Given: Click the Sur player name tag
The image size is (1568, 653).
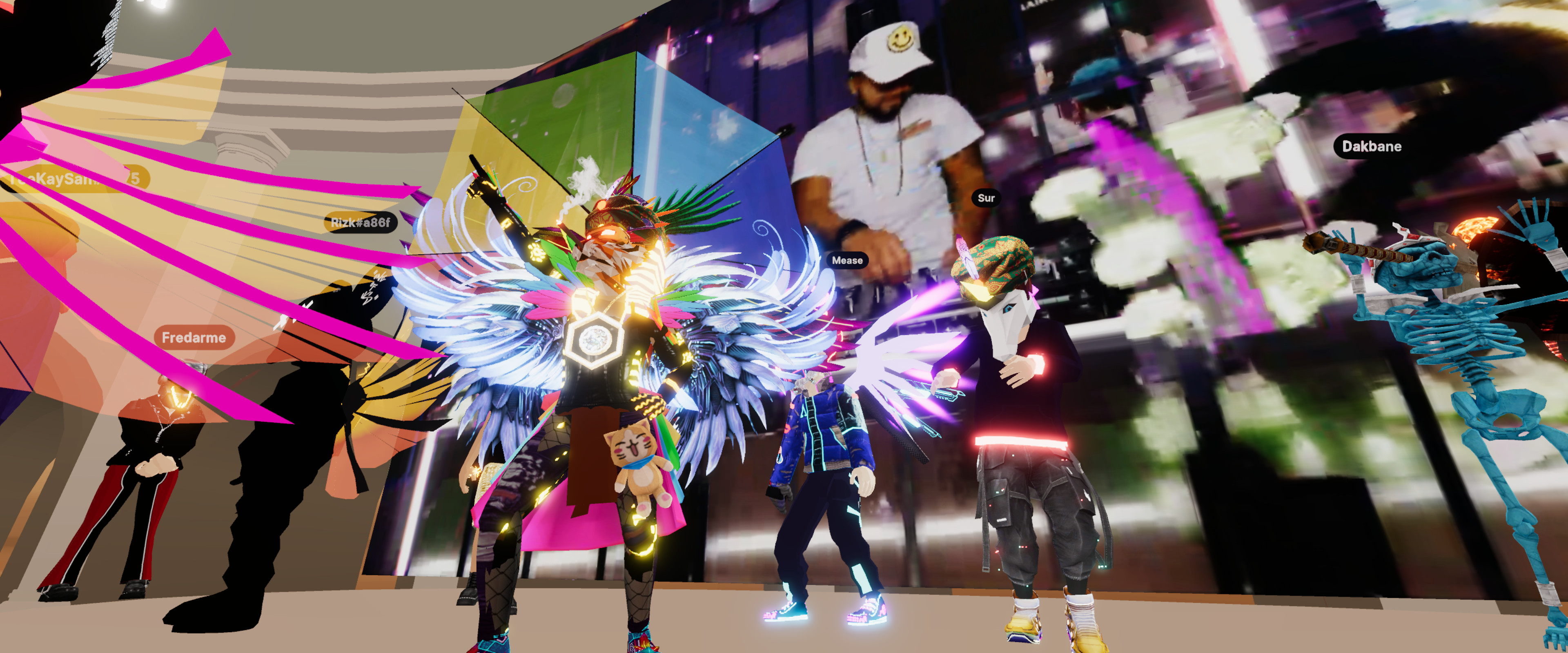Looking at the screenshot, I should click(x=985, y=198).
